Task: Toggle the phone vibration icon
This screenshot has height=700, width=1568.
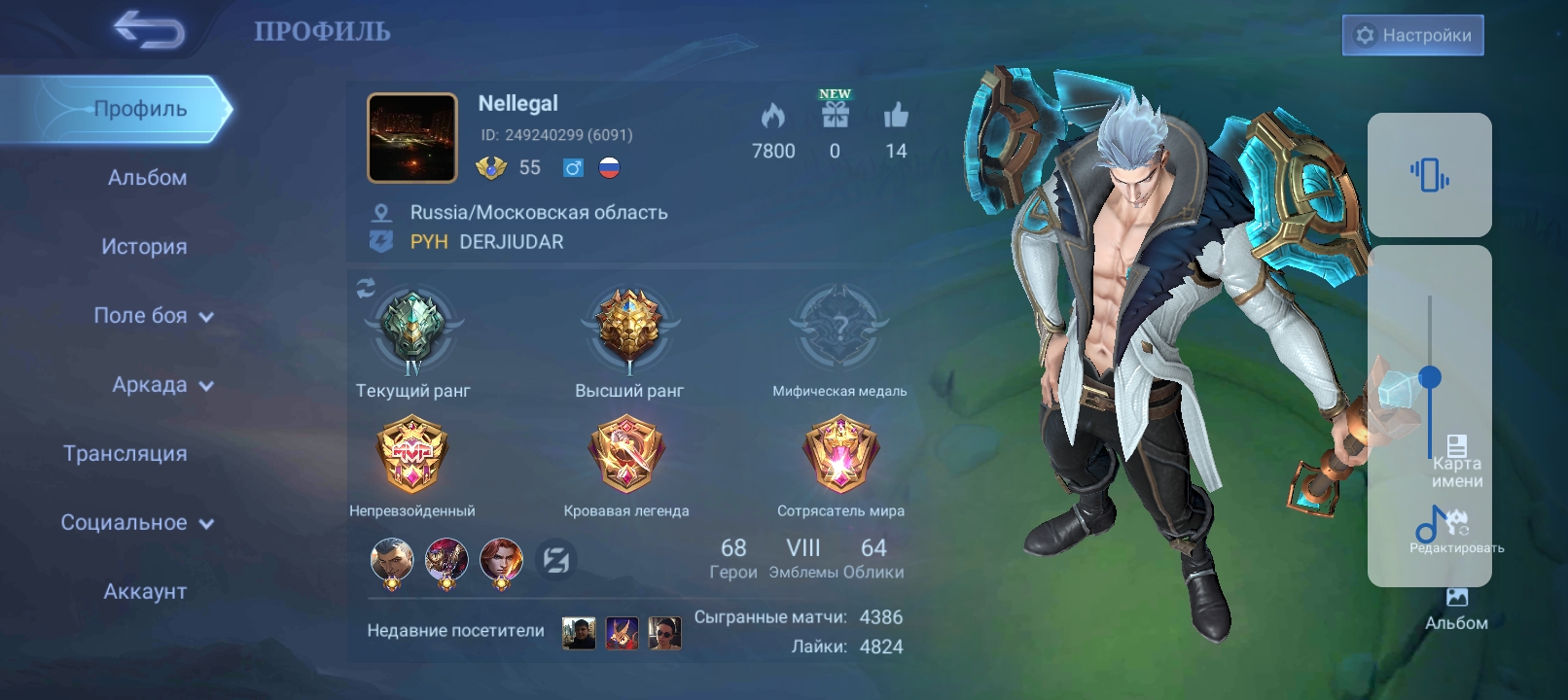Action: (x=1429, y=175)
